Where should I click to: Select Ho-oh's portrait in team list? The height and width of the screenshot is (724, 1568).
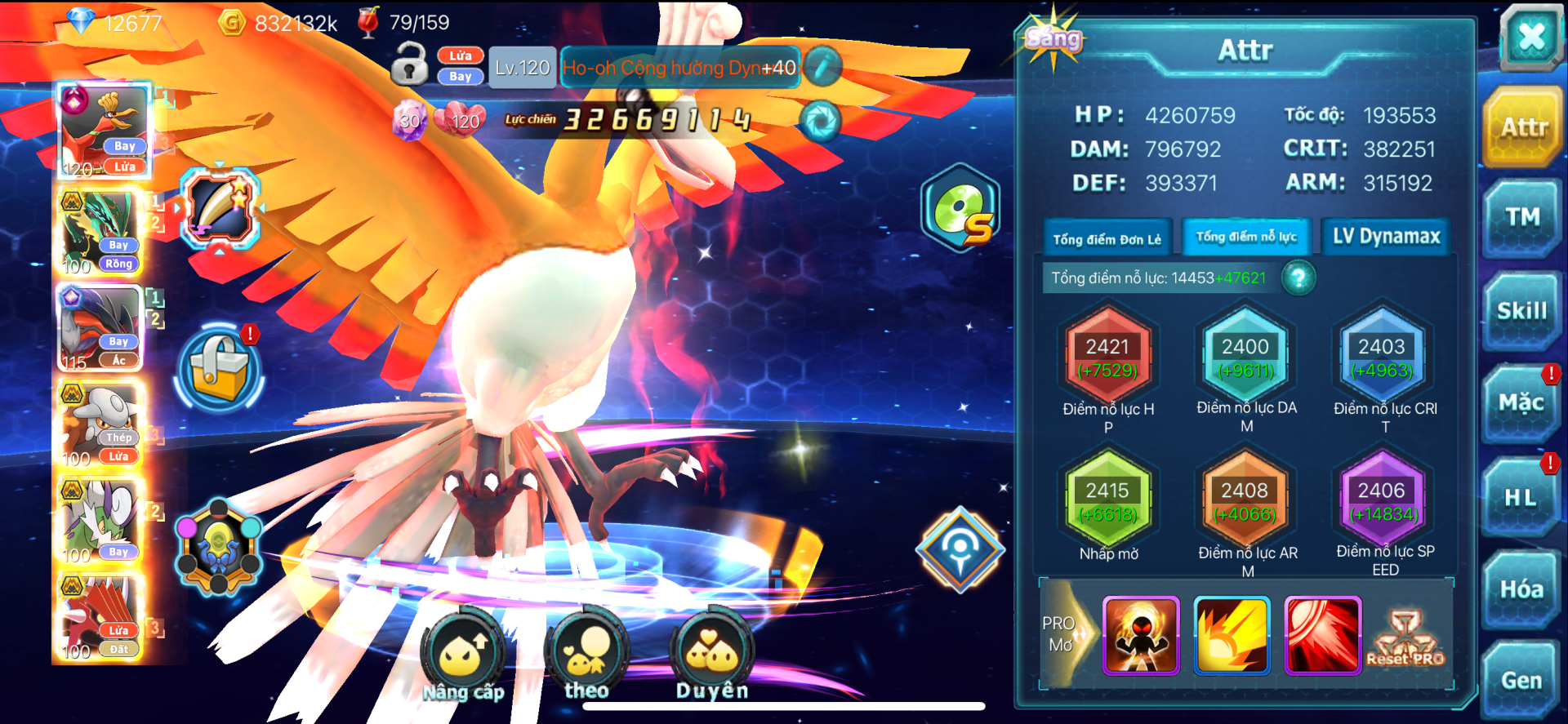click(103, 131)
